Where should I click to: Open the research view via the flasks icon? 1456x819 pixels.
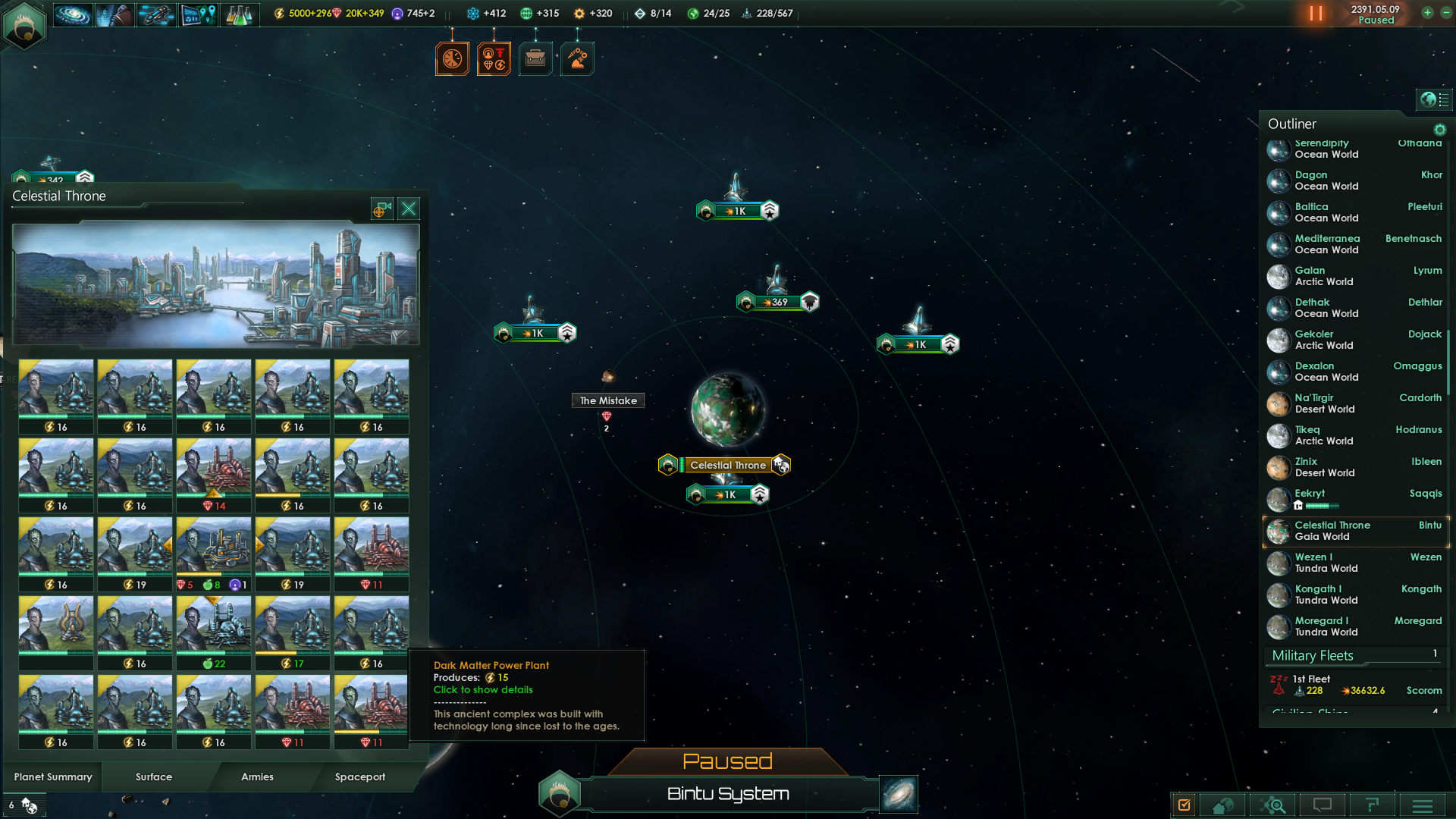tap(240, 14)
